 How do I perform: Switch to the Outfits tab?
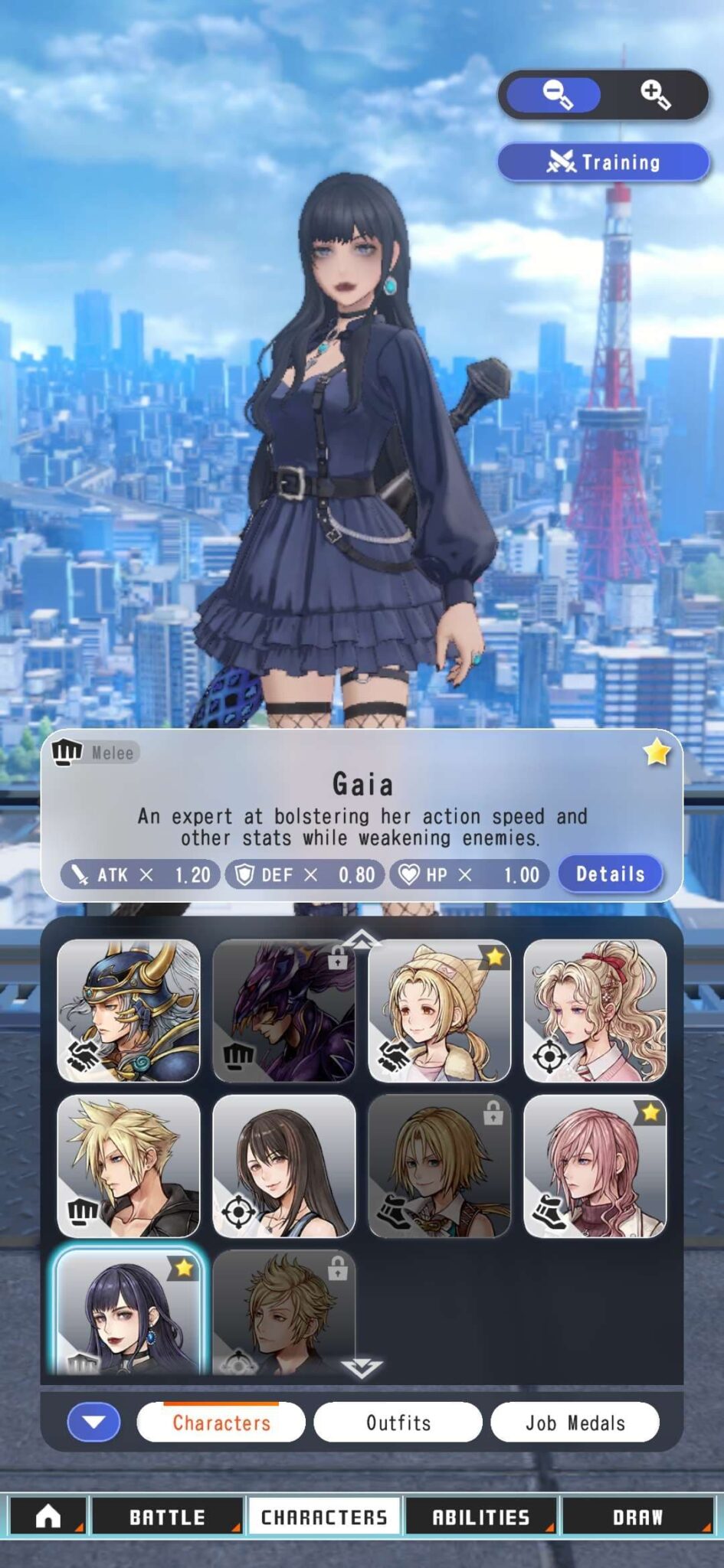tap(398, 1423)
